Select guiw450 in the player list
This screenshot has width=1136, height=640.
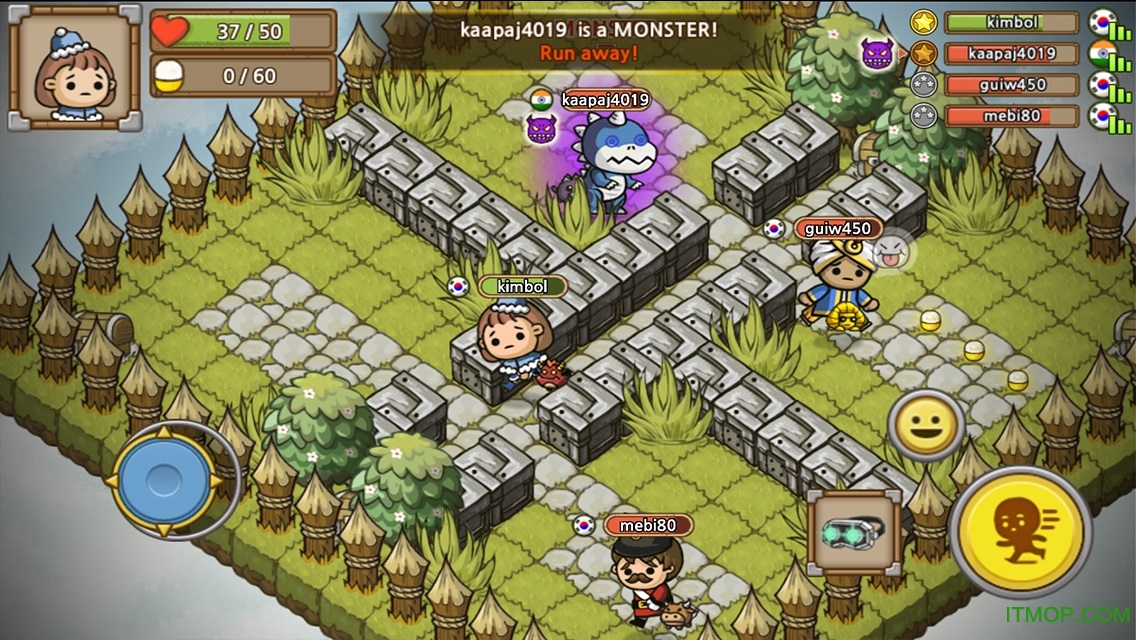[x=1011, y=85]
